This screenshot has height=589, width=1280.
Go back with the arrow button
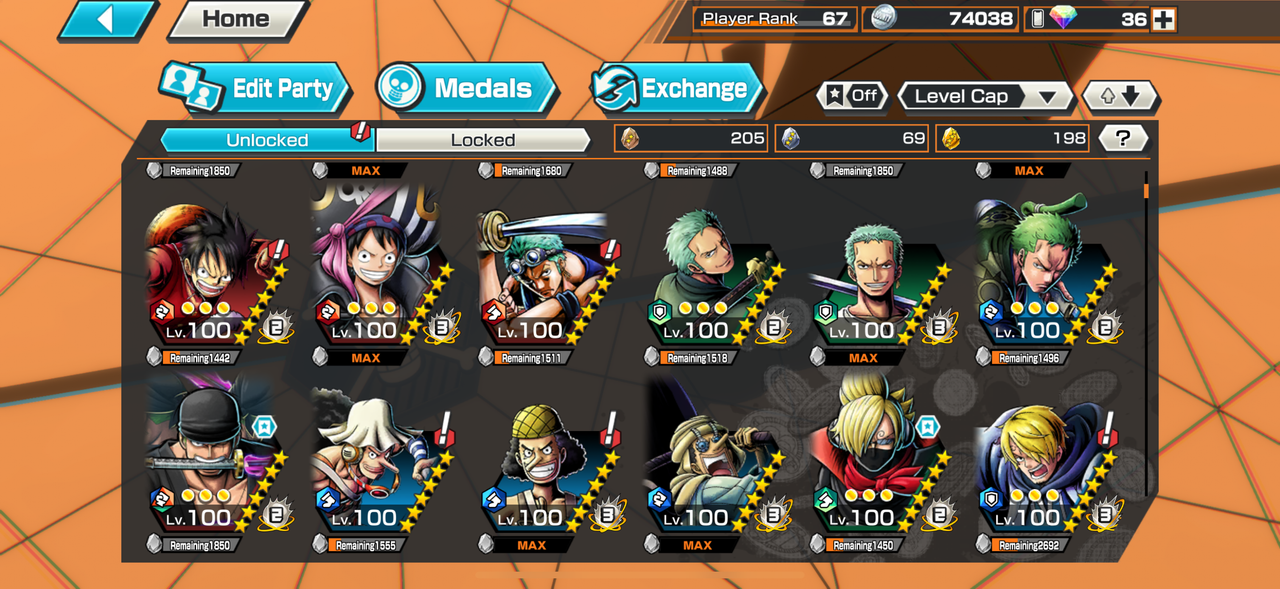click(106, 20)
